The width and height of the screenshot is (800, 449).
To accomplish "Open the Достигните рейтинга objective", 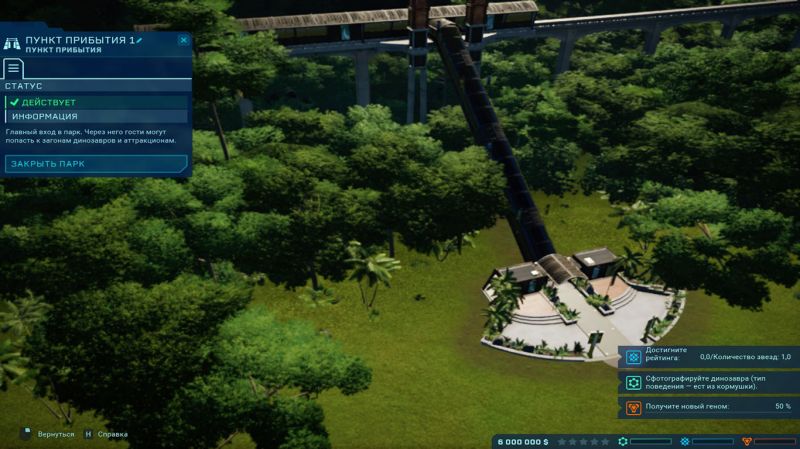I will pyautogui.click(x=708, y=357).
